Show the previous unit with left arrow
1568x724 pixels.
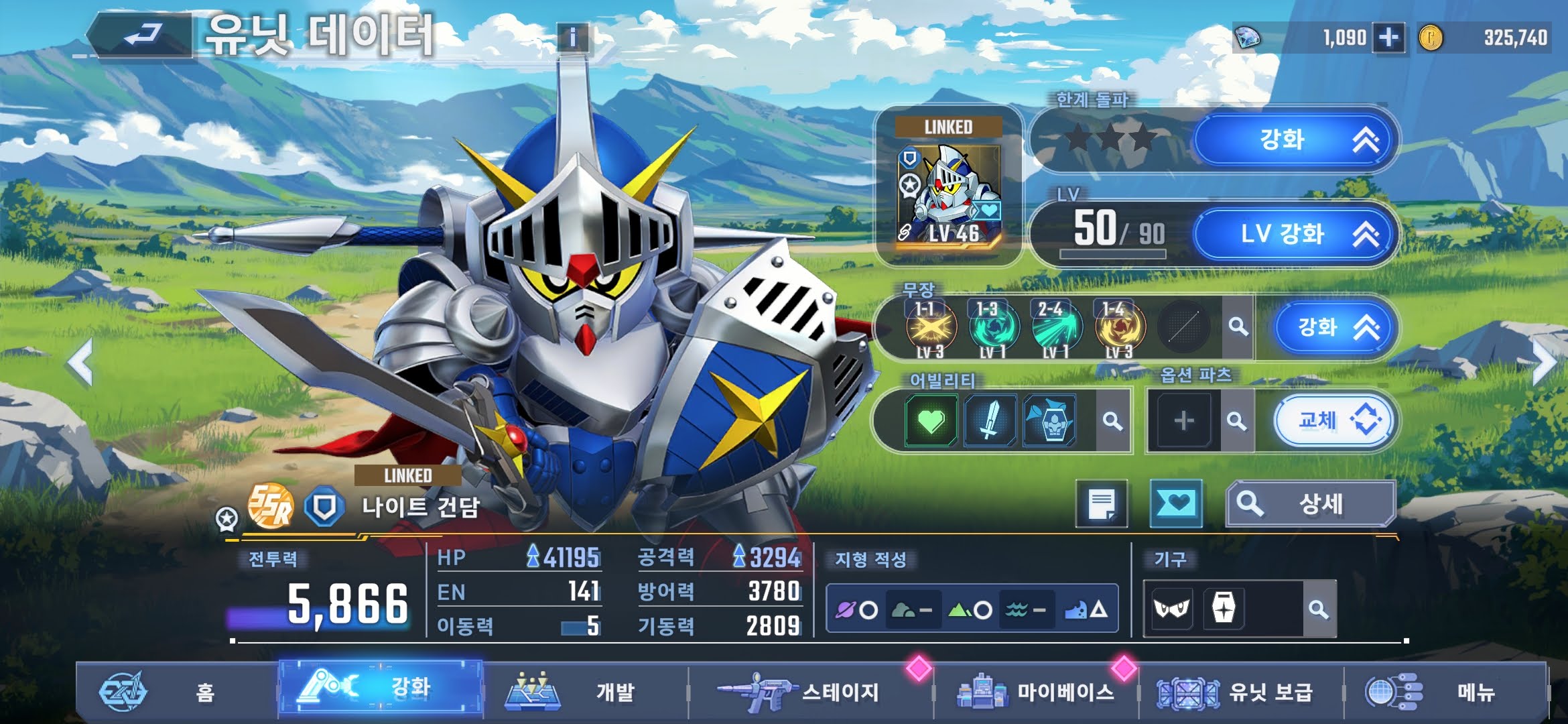pyautogui.click(x=80, y=363)
